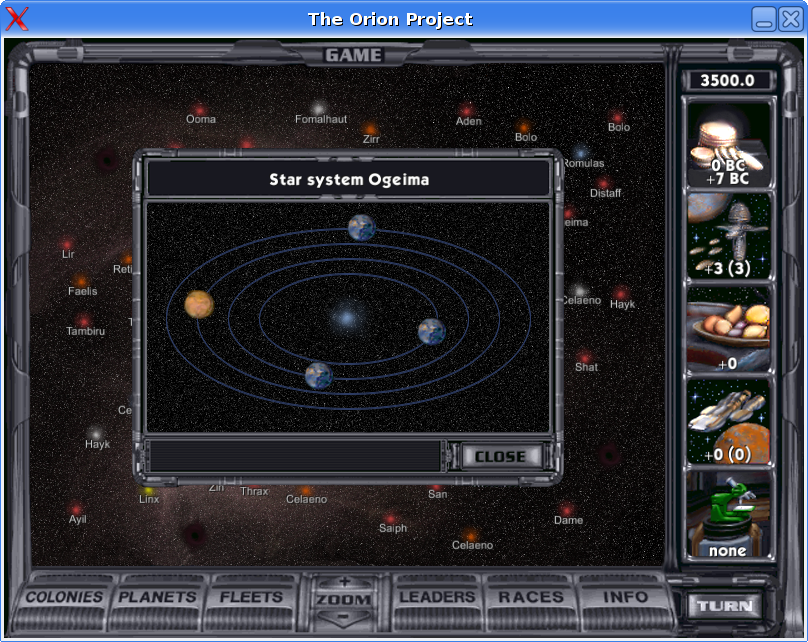End the turn with TURN button
Viewport: 808px width, 642px height.
[724, 606]
